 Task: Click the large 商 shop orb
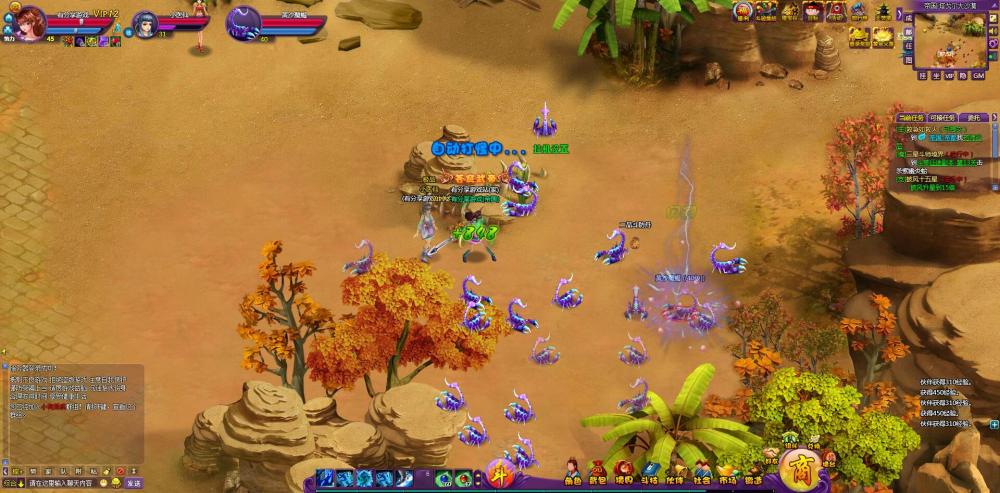800,468
